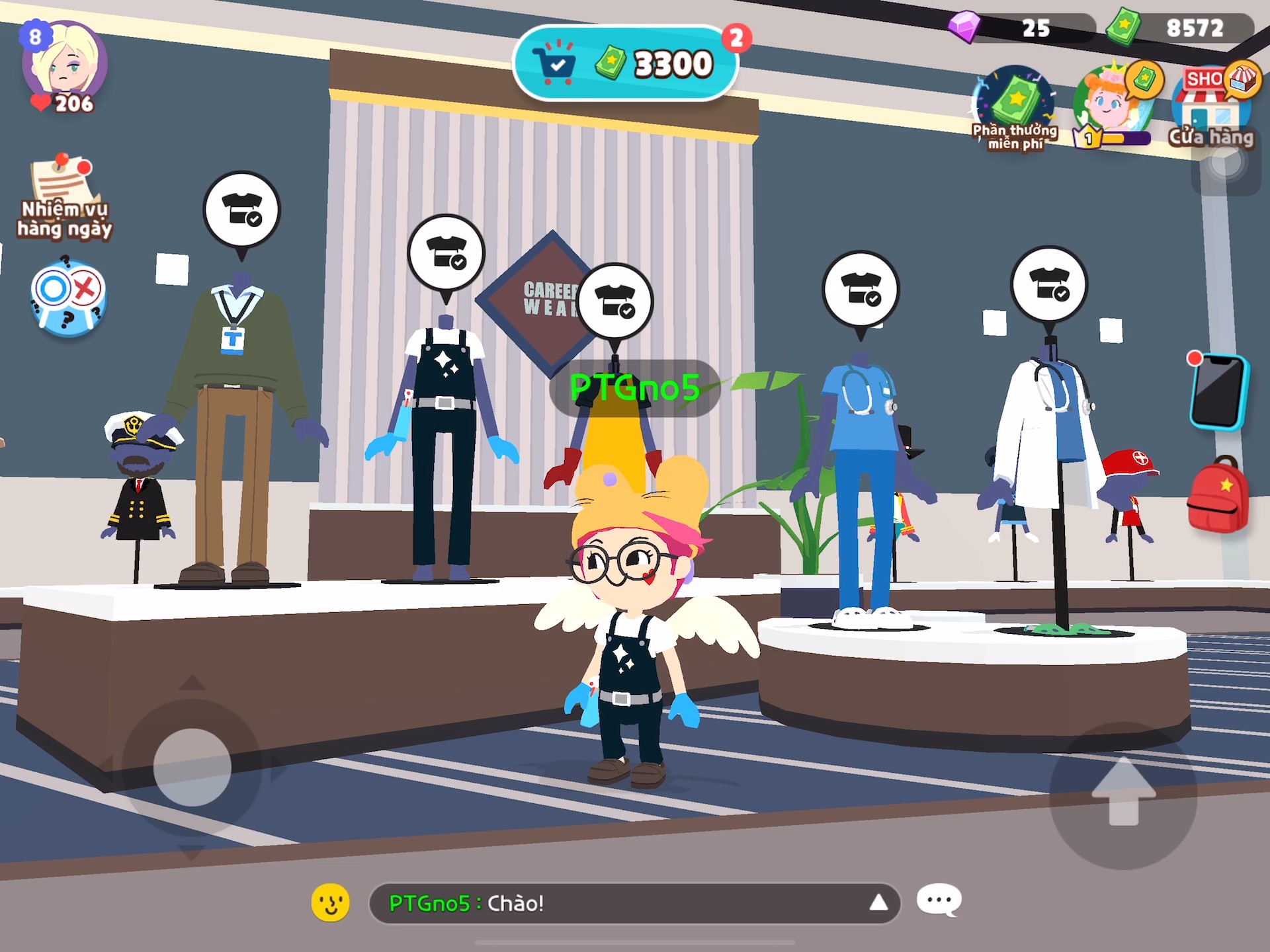Screen dimensions: 1270x952
Task: Try on the blue nurse scrubs outfit
Action: [x=860, y=289]
